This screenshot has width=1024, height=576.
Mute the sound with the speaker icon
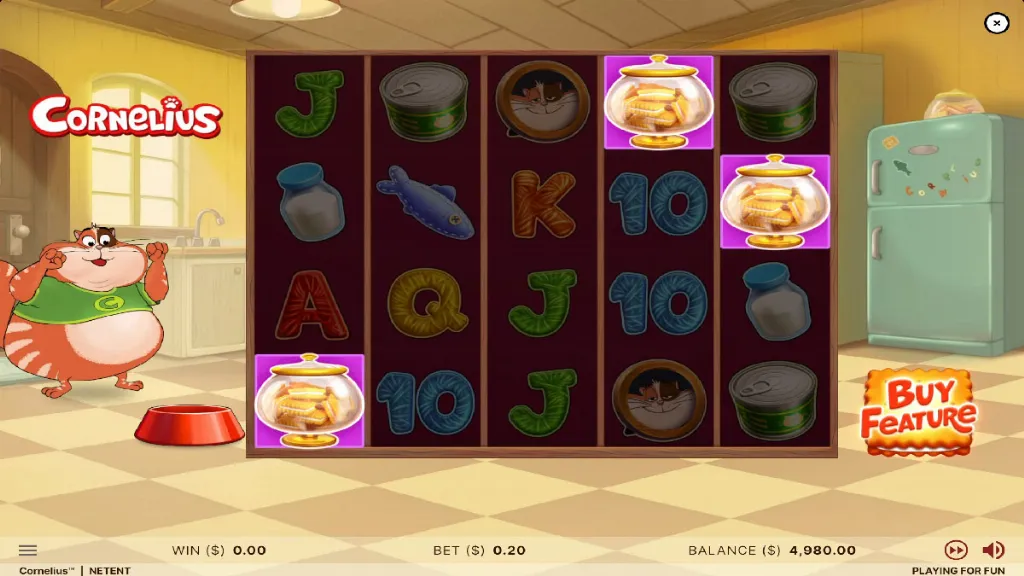(x=993, y=550)
